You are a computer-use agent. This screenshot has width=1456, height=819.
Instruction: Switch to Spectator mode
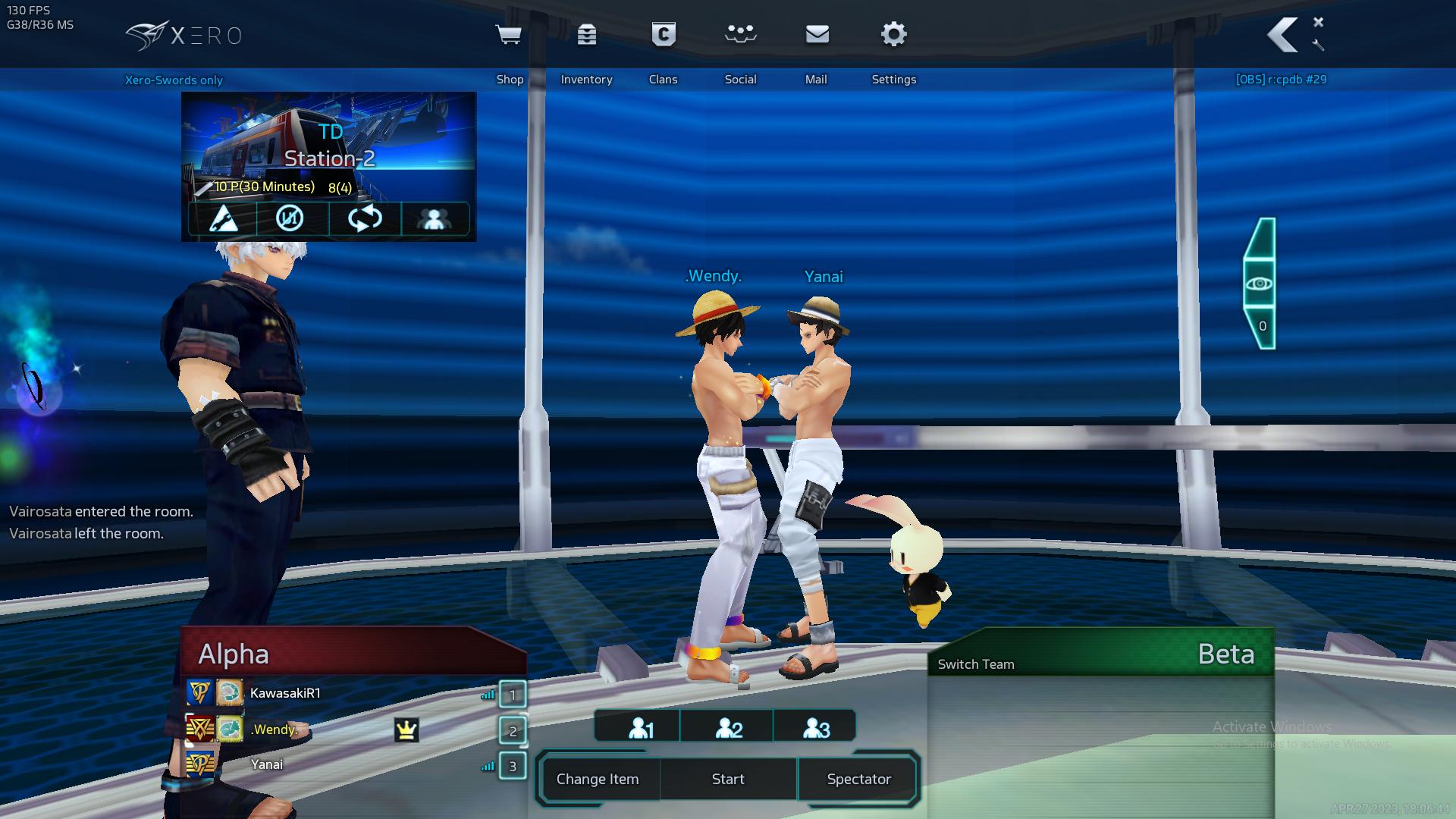coord(858,779)
